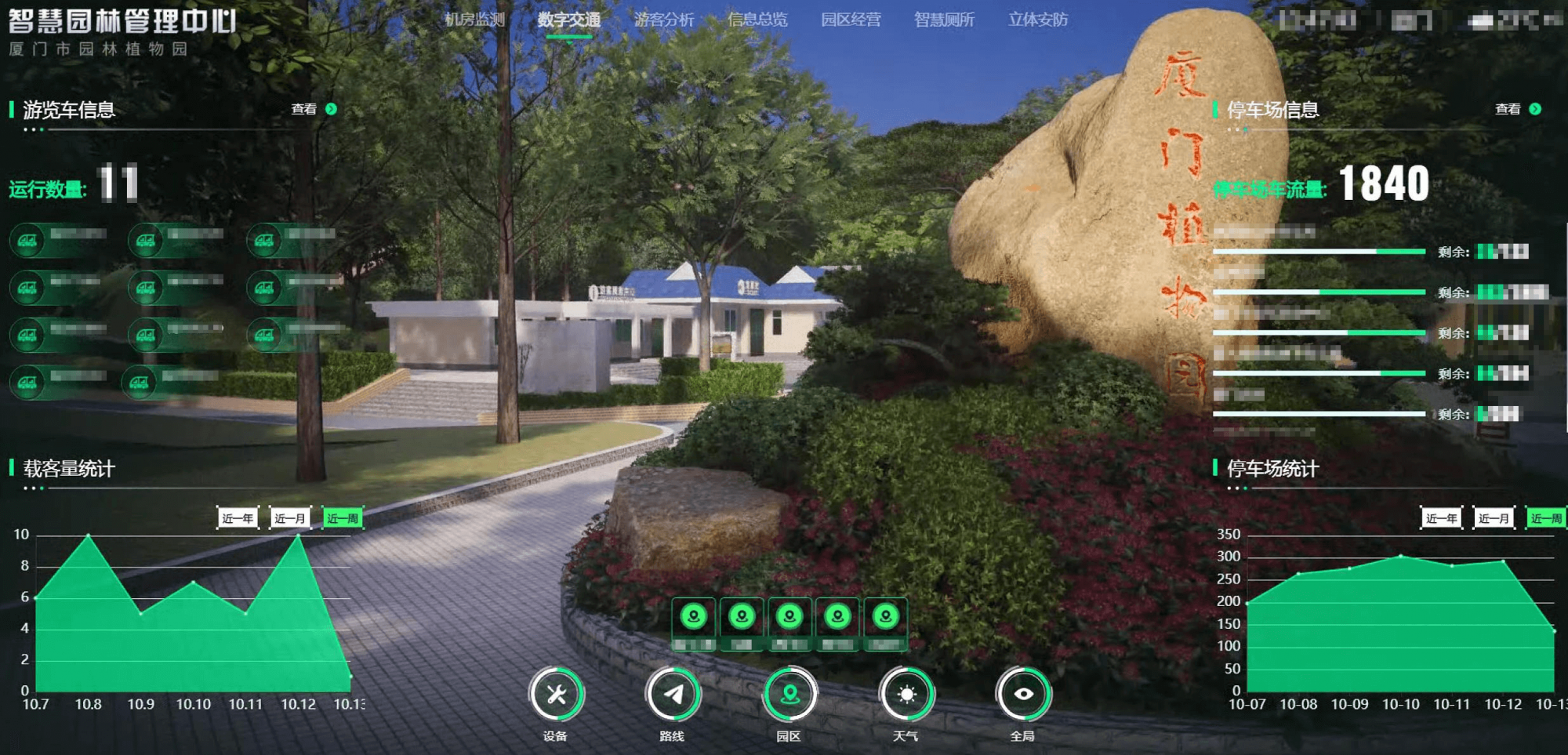
Task: Show 近一年 in the 载客量统计 chart
Action: coord(238,518)
